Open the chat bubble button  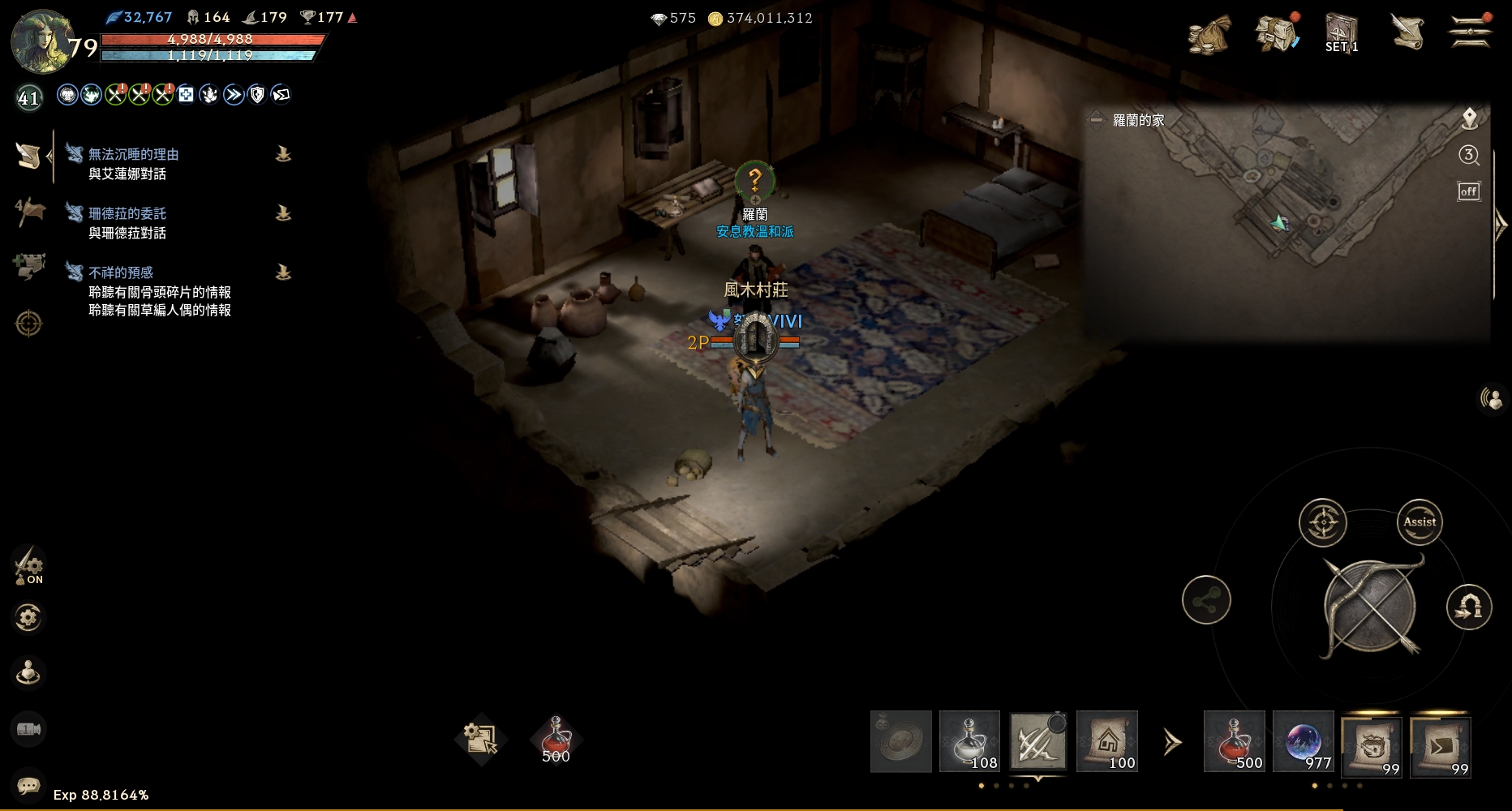(29, 785)
